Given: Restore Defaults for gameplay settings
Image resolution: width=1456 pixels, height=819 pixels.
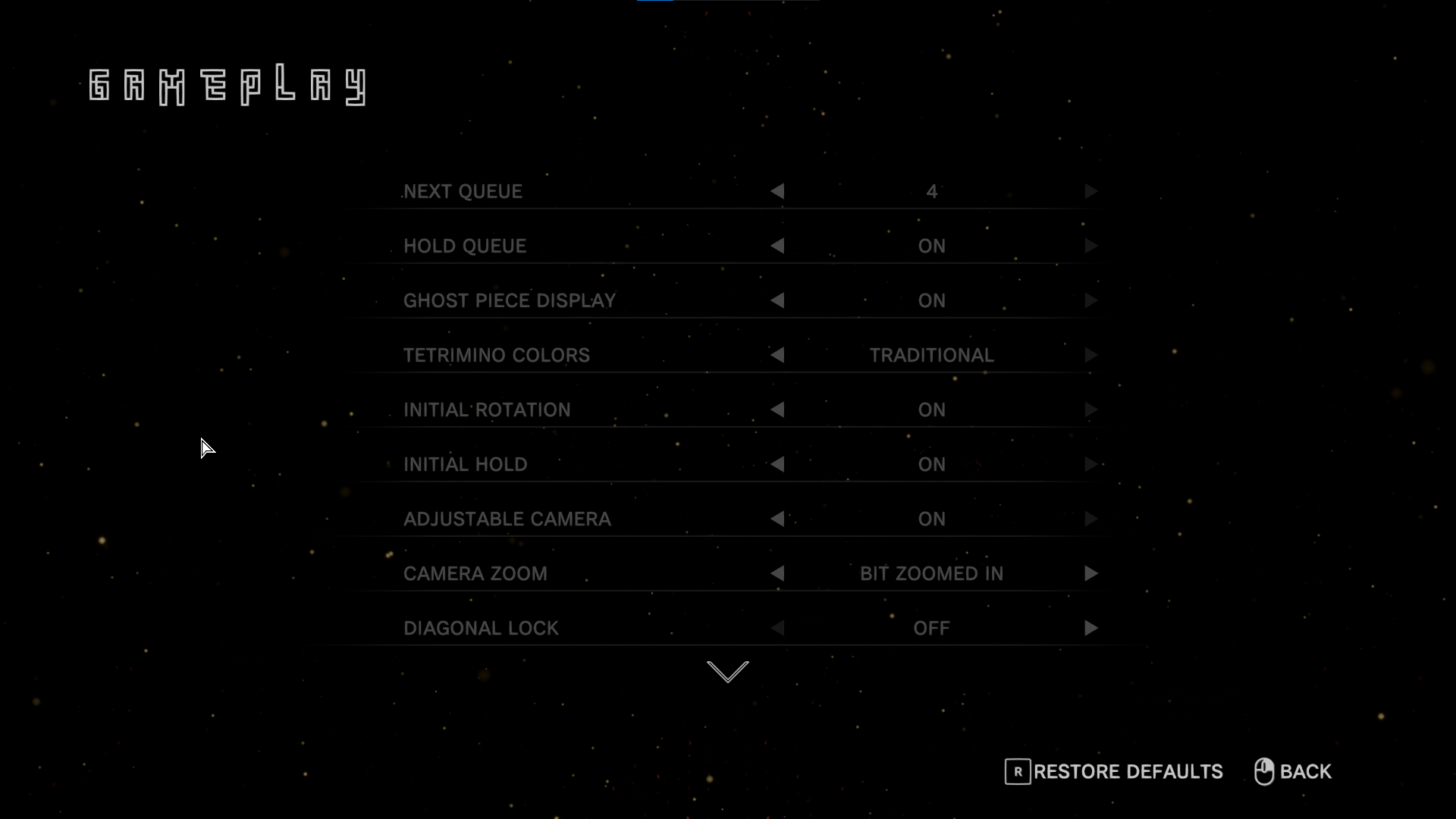Looking at the screenshot, I should click(1114, 772).
